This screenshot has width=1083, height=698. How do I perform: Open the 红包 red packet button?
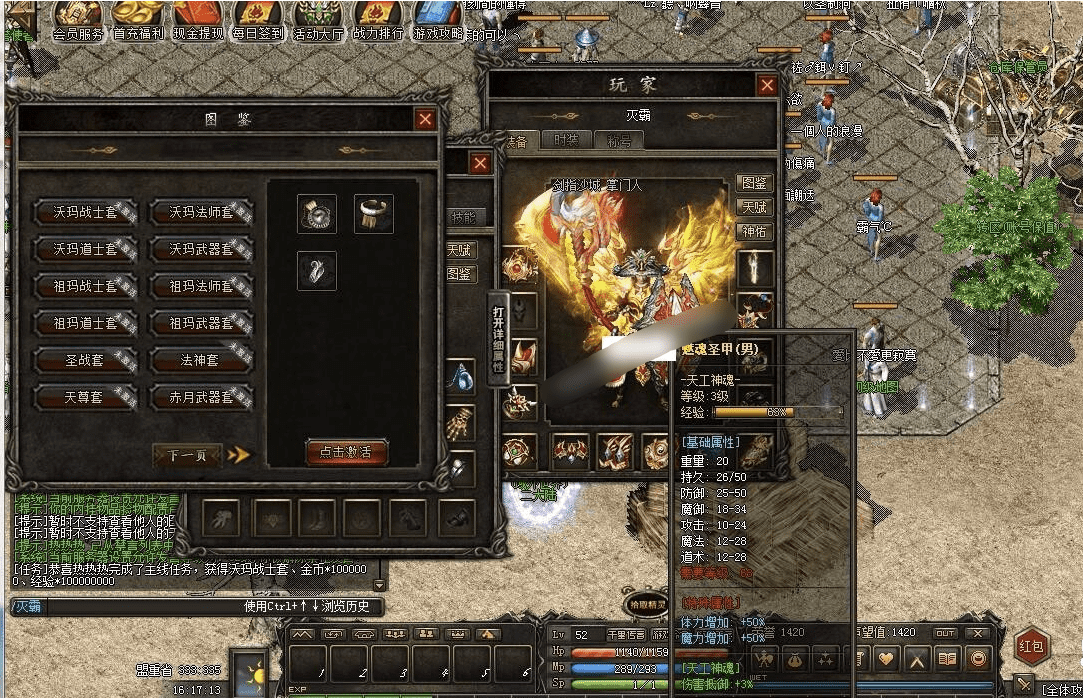coord(1033,647)
